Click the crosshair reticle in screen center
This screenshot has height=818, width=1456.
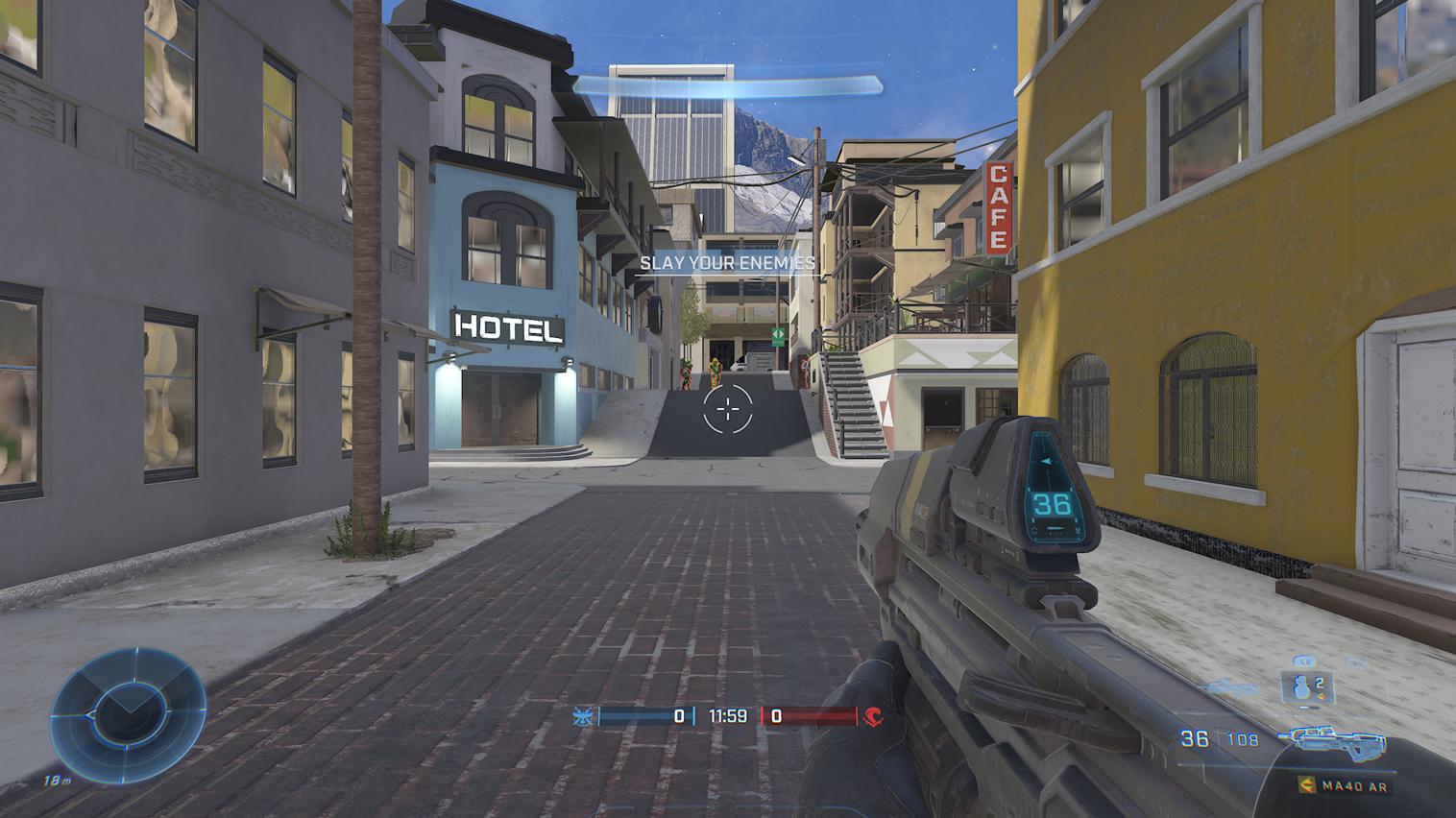pos(728,410)
